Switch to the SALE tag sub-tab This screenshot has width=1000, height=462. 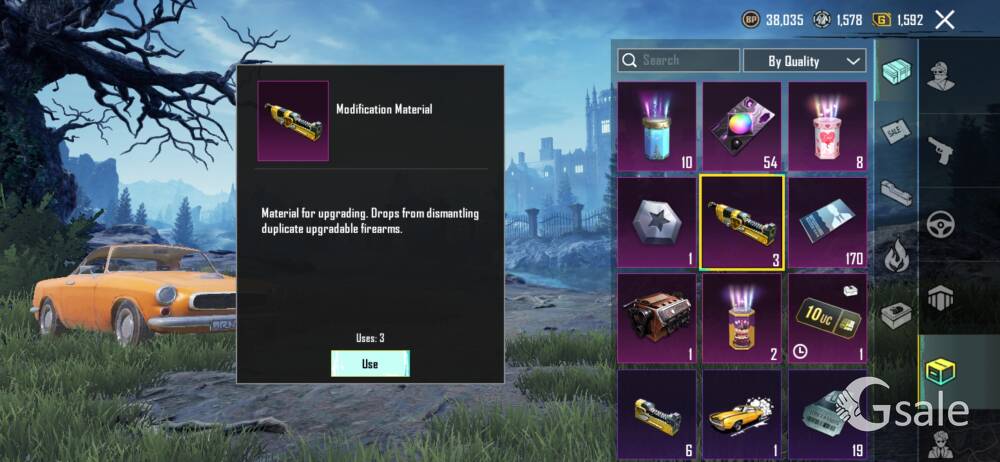[x=895, y=131]
